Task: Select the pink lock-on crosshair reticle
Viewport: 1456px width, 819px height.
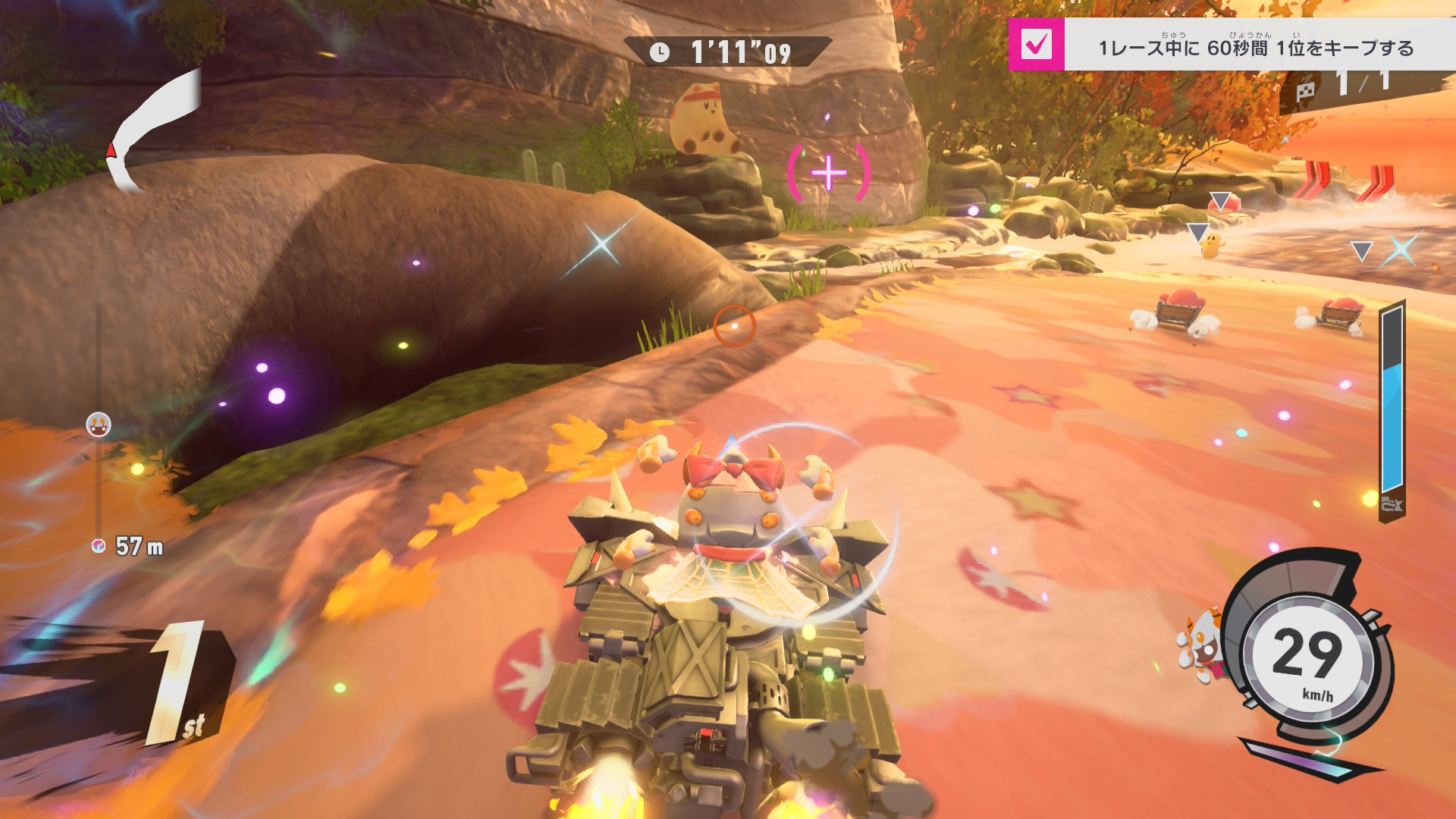Action: point(829,174)
